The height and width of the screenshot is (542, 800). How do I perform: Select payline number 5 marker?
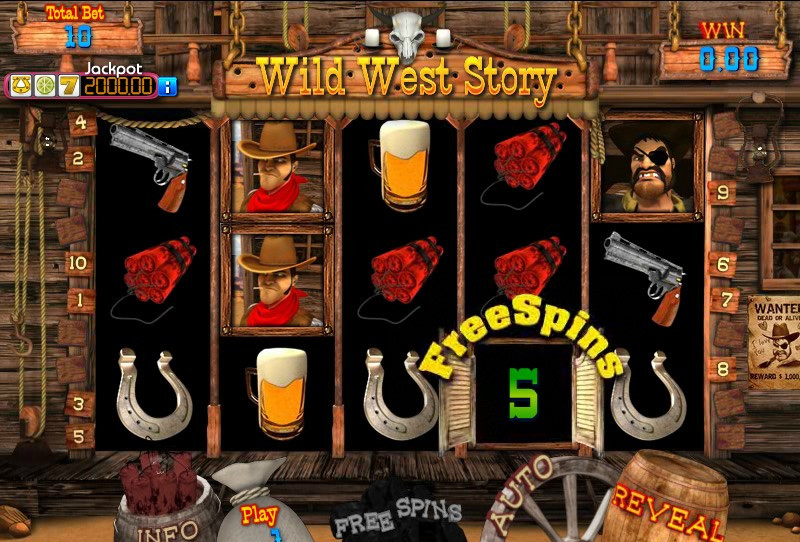pyautogui.click(x=80, y=436)
